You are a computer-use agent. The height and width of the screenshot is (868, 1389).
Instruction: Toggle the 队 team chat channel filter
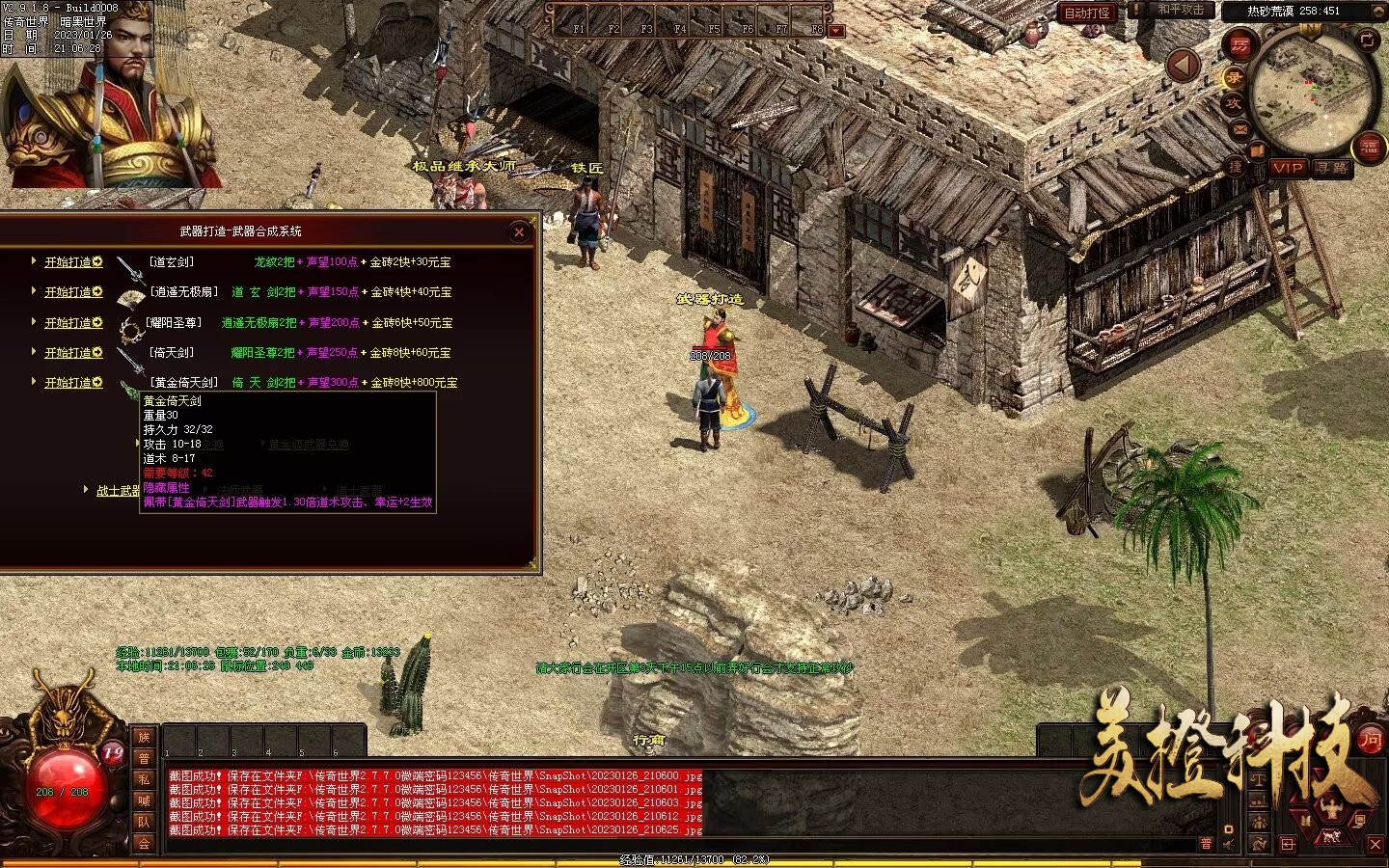(x=145, y=822)
